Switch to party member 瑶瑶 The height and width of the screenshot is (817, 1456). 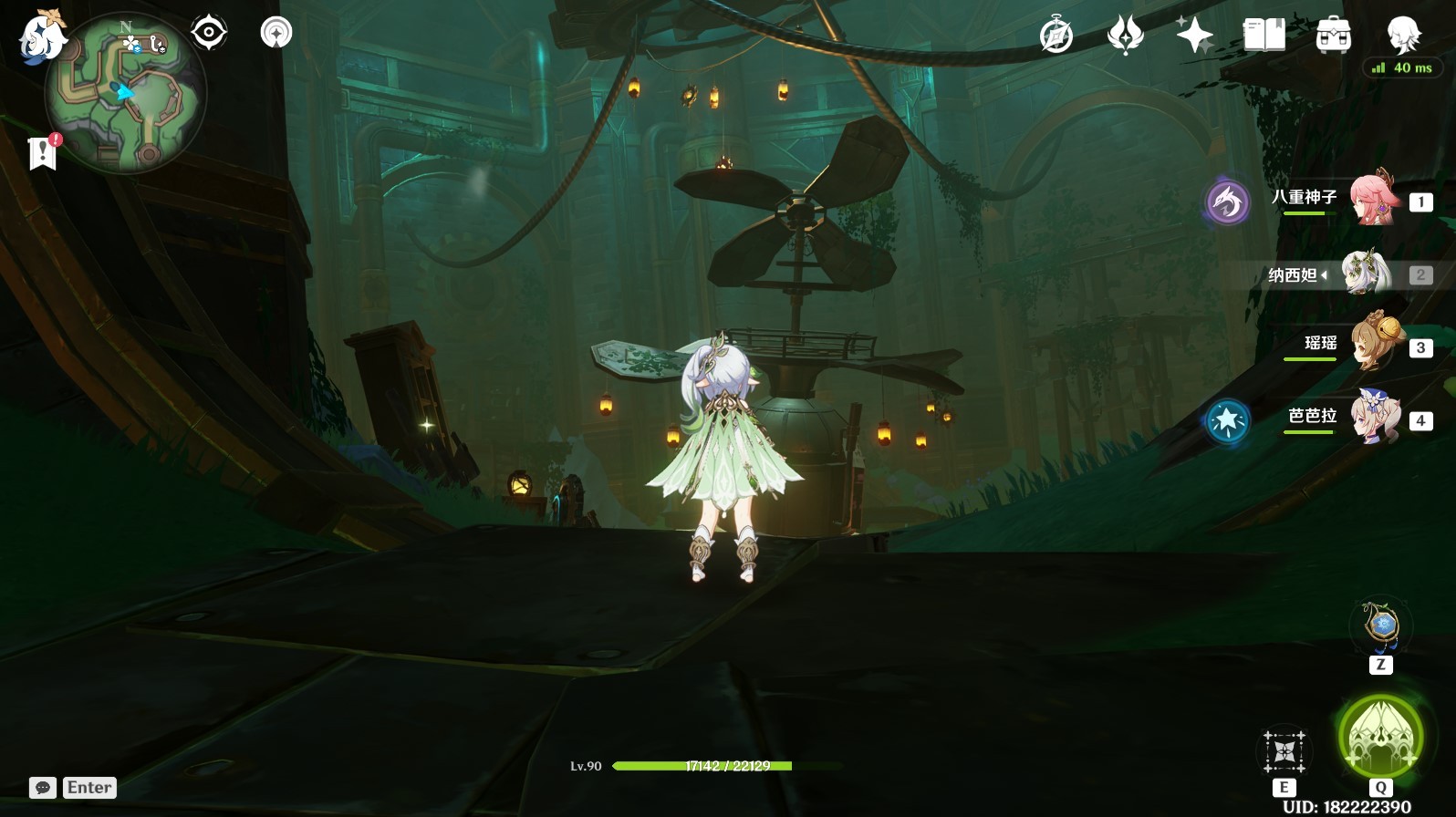[1373, 344]
